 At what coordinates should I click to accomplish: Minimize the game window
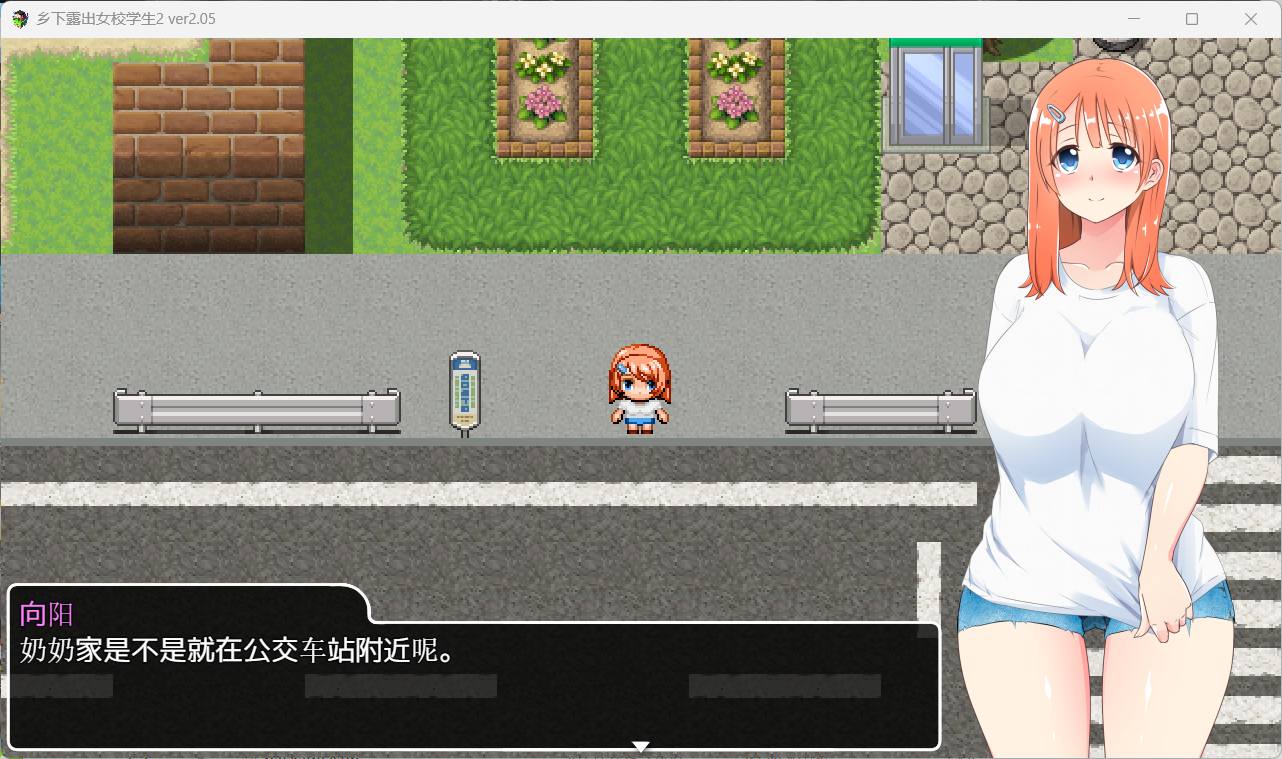click(x=1133, y=18)
